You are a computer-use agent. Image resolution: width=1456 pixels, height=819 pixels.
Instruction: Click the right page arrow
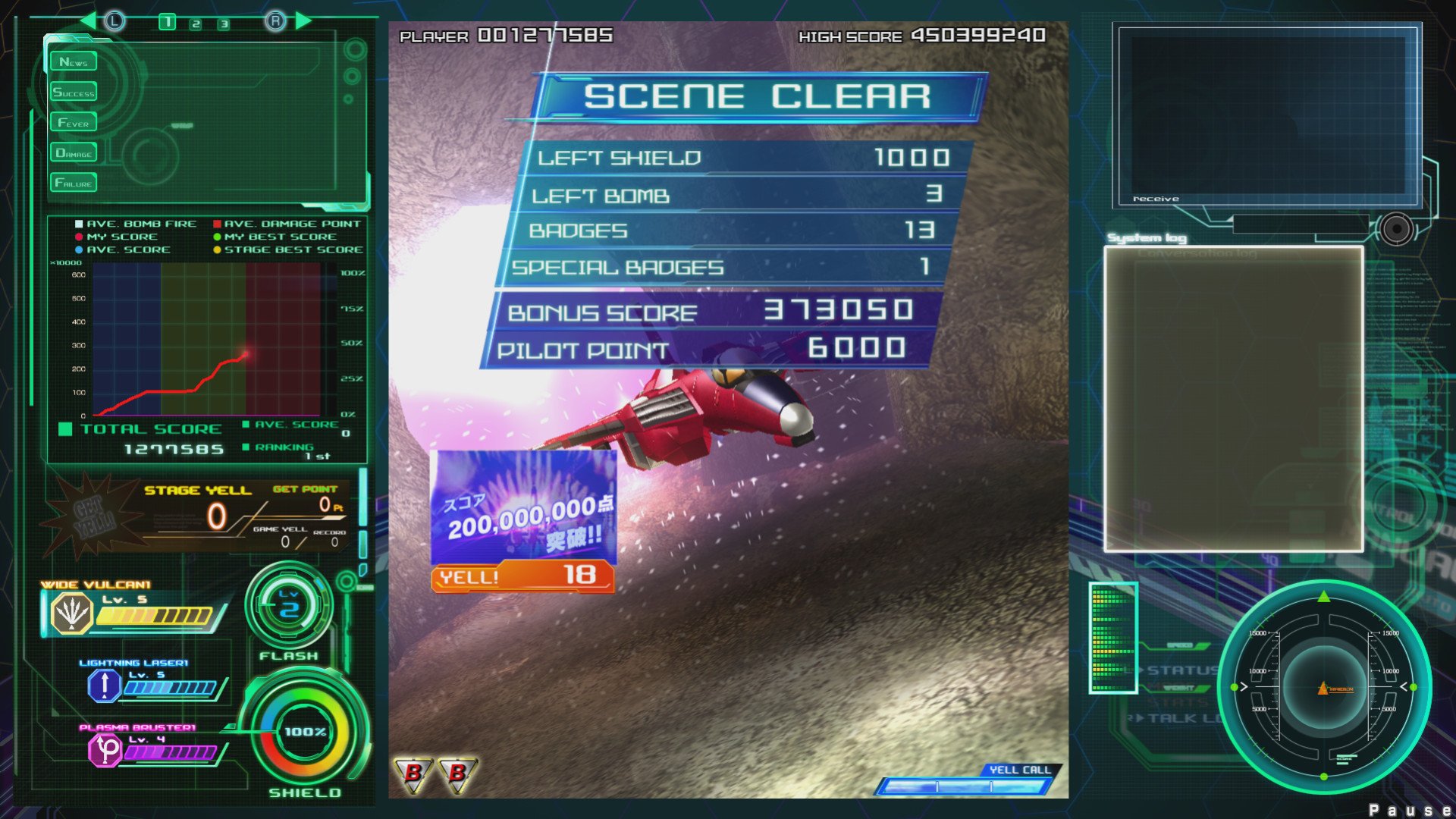click(x=303, y=20)
